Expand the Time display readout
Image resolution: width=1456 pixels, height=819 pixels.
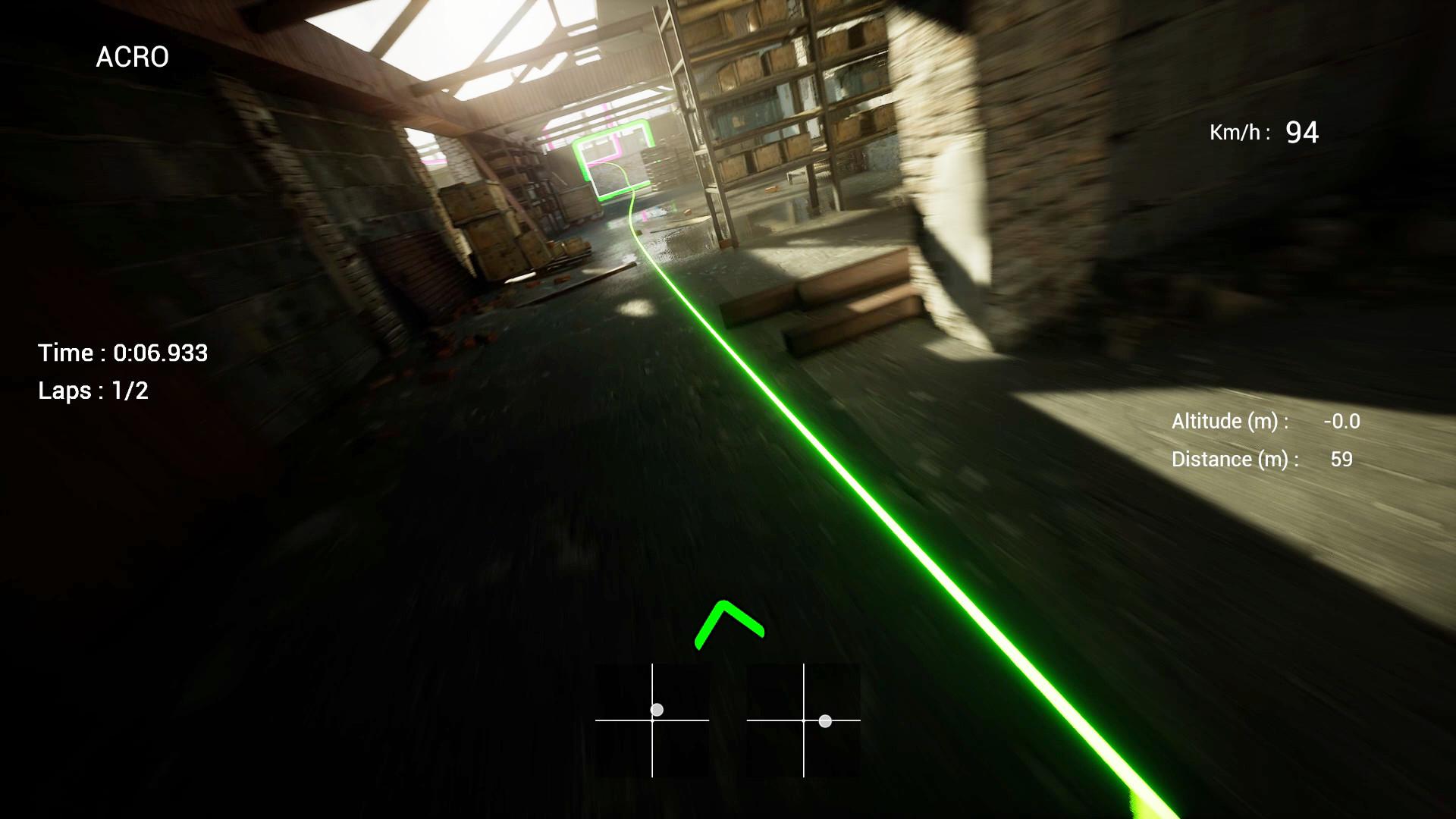pos(124,353)
